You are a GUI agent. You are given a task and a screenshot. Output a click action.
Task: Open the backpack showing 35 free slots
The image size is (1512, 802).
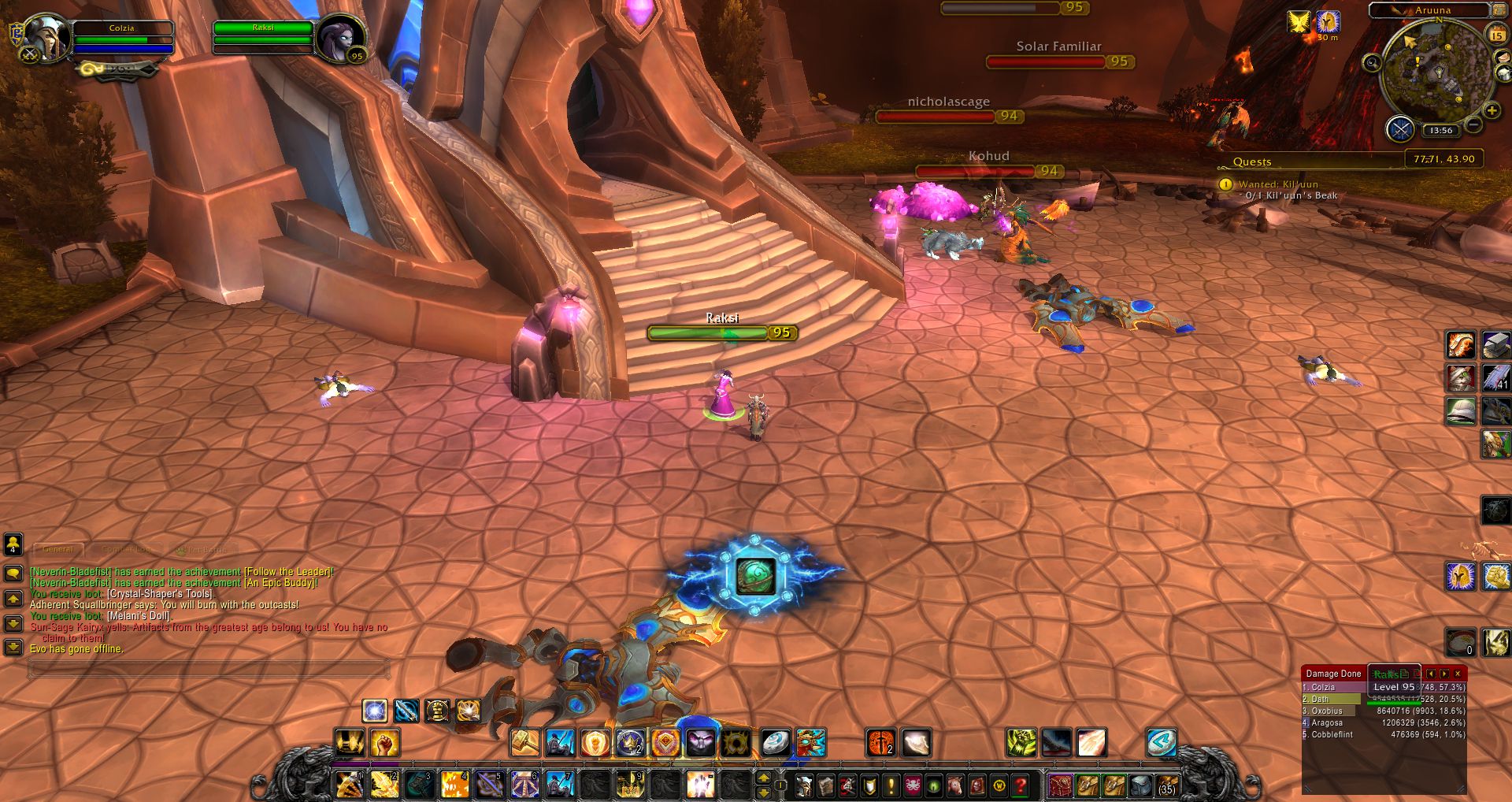[1166, 785]
